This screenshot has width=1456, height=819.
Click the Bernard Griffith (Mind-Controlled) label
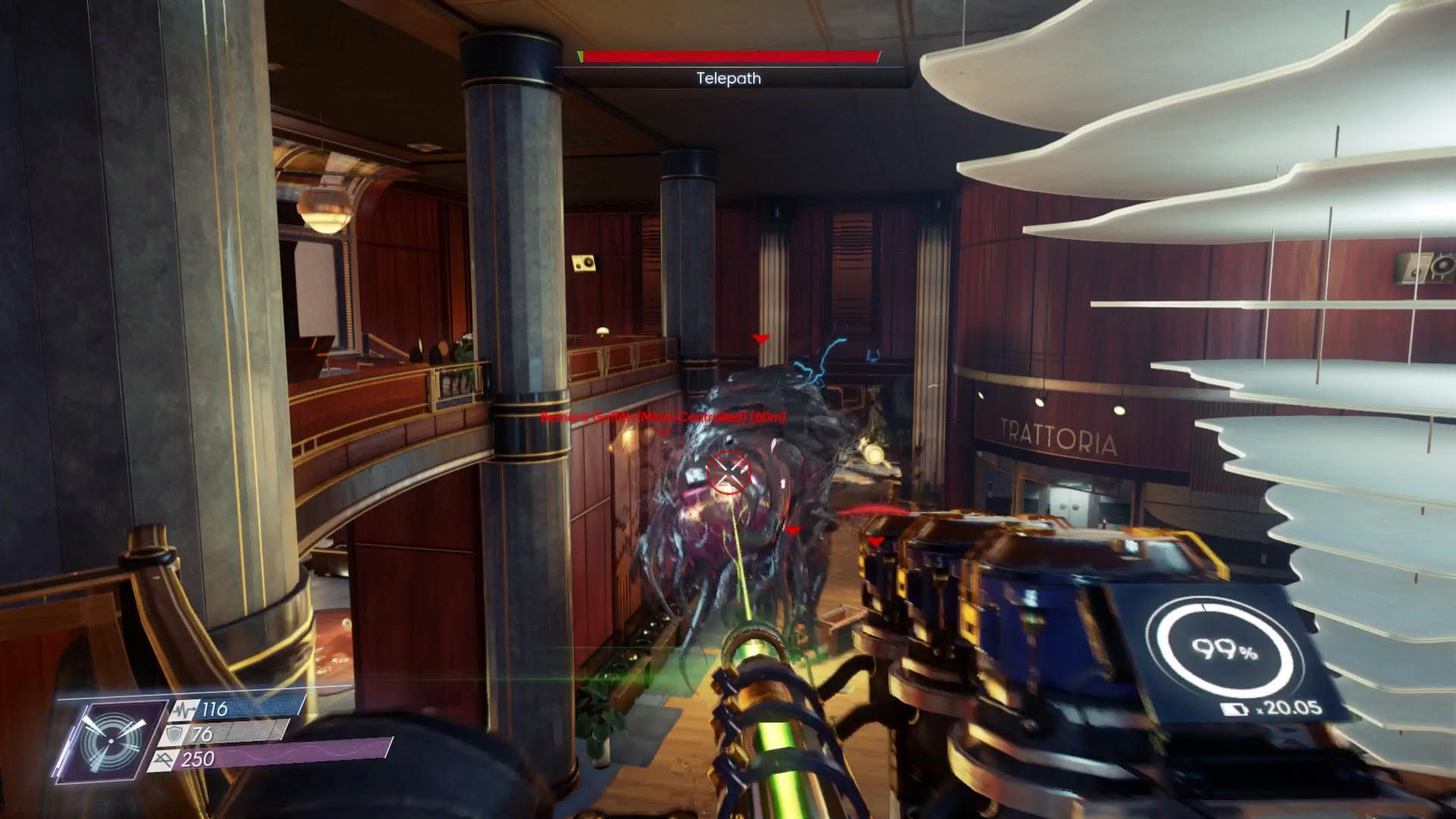(666, 416)
